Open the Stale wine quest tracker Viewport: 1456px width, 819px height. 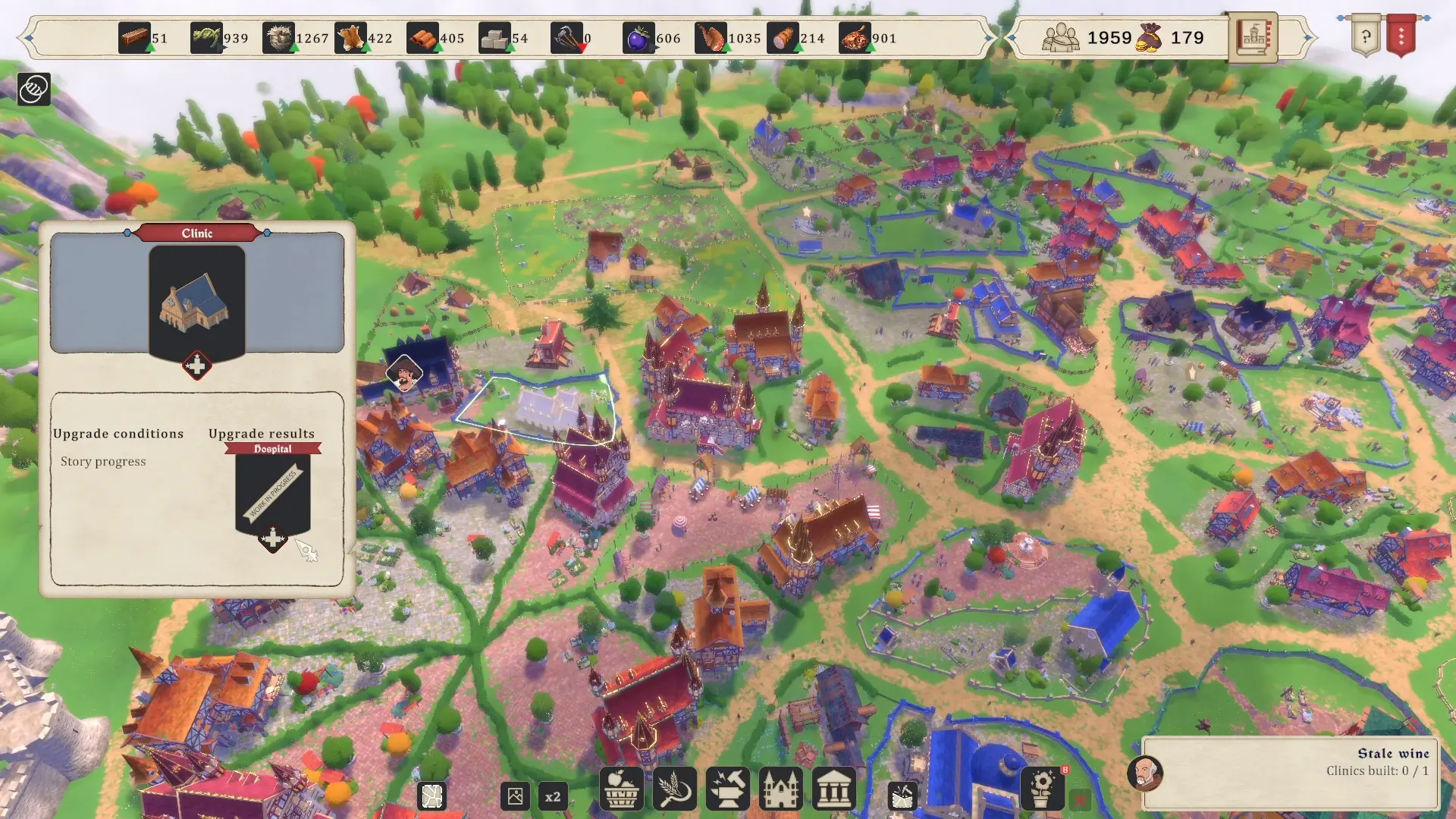point(1289,772)
